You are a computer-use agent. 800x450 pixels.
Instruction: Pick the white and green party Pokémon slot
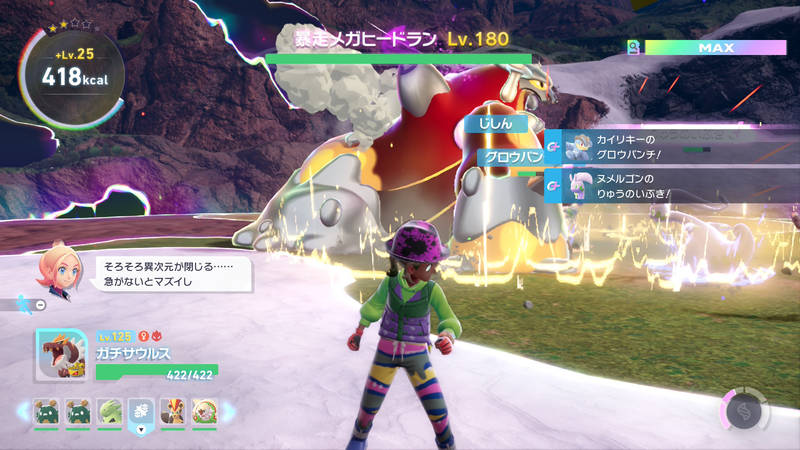202,411
